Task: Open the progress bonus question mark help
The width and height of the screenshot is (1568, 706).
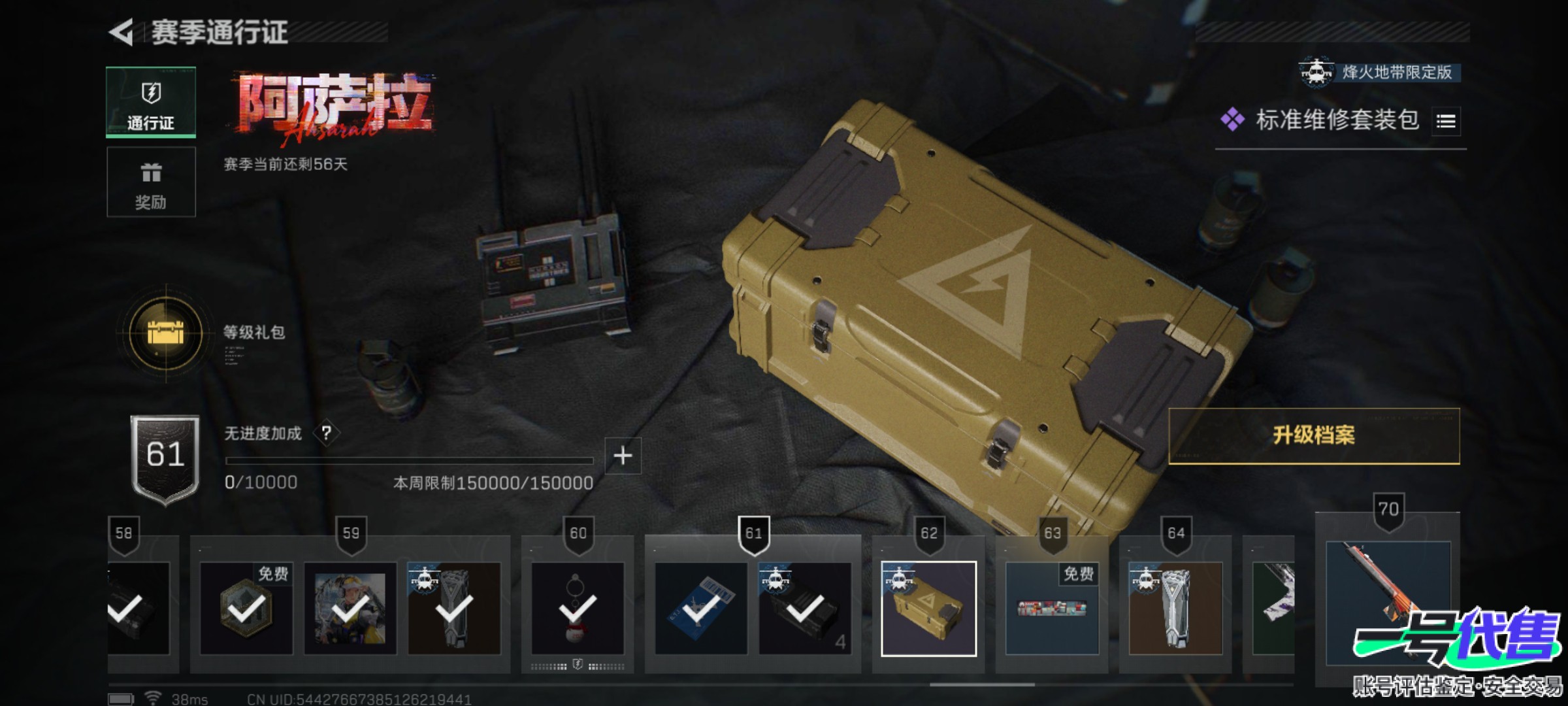Action: click(x=326, y=433)
